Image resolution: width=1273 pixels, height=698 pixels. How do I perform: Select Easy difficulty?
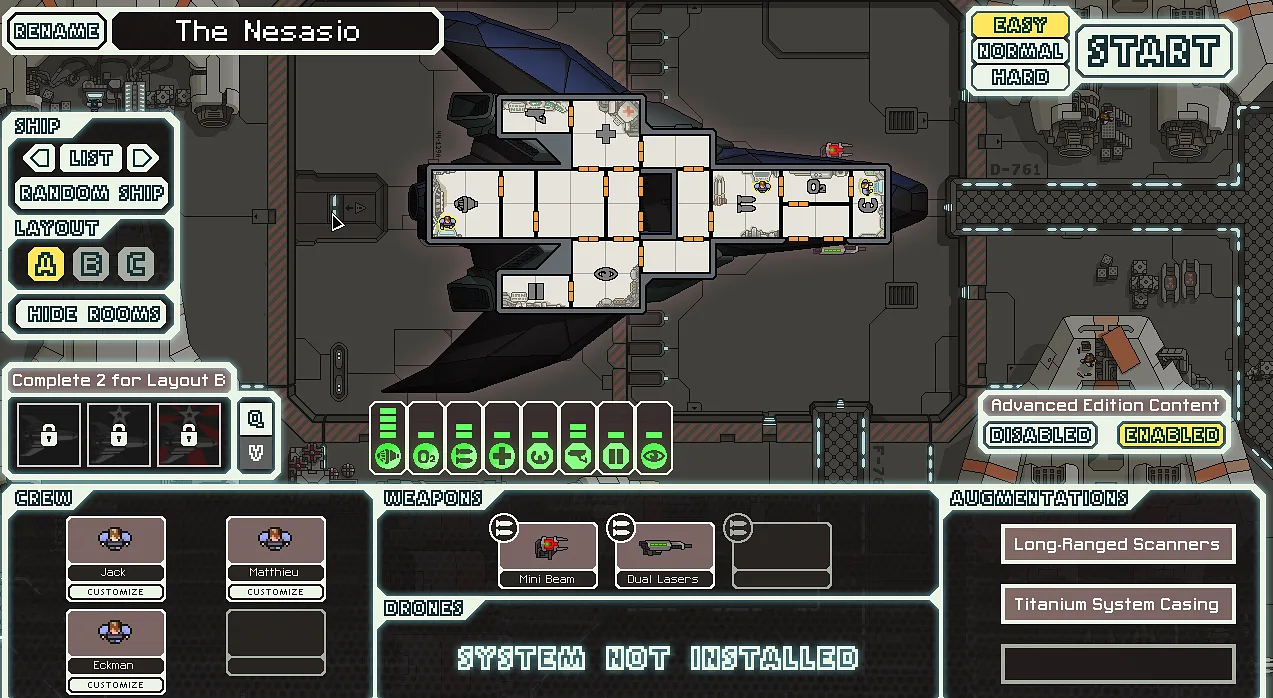tap(1020, 25)
